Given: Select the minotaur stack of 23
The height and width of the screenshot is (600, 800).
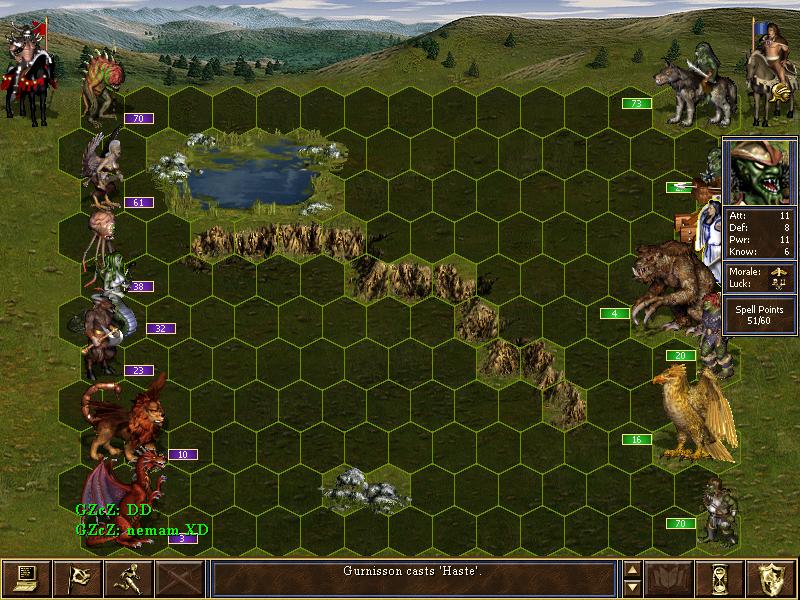Looking at the screenshot, I should click(100, 340).
